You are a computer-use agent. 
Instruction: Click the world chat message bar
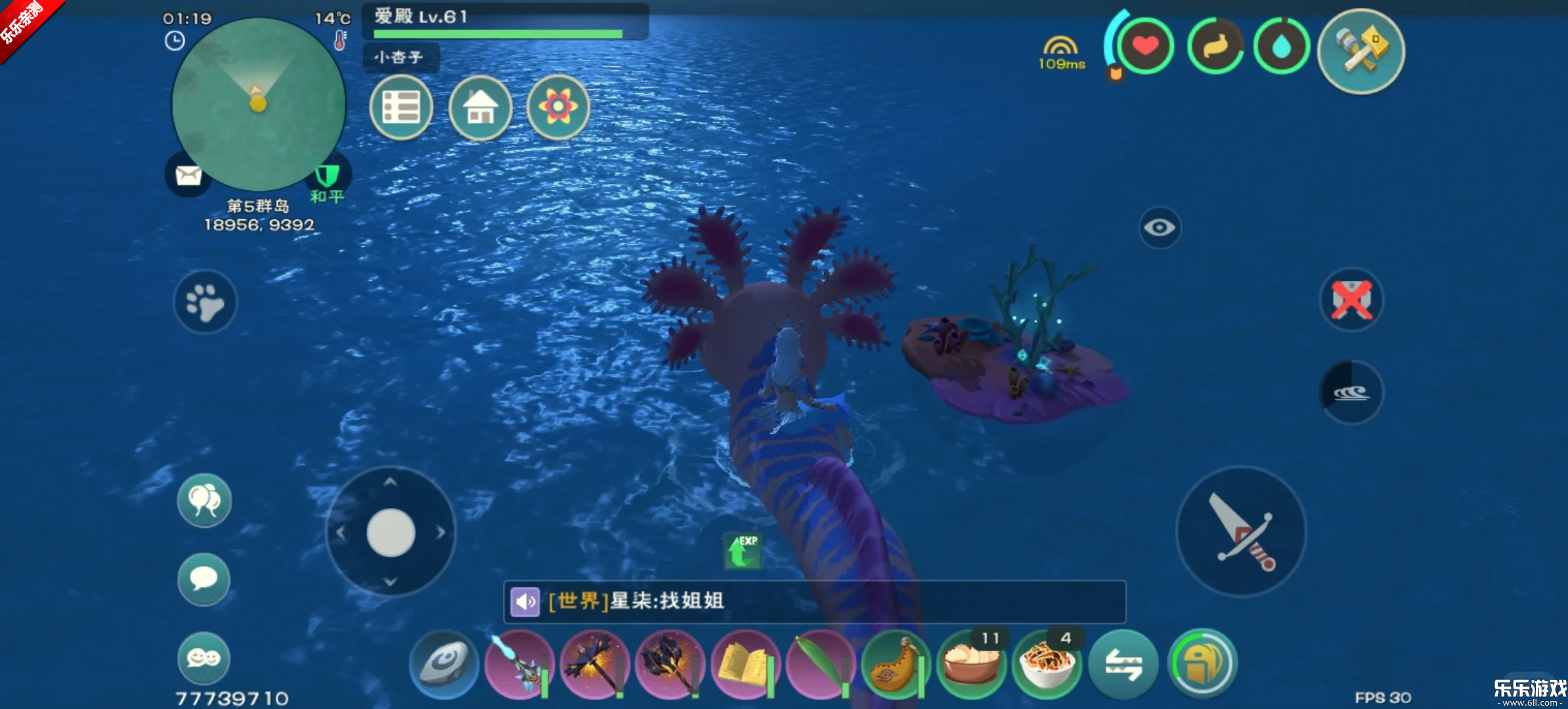[814, 601]
